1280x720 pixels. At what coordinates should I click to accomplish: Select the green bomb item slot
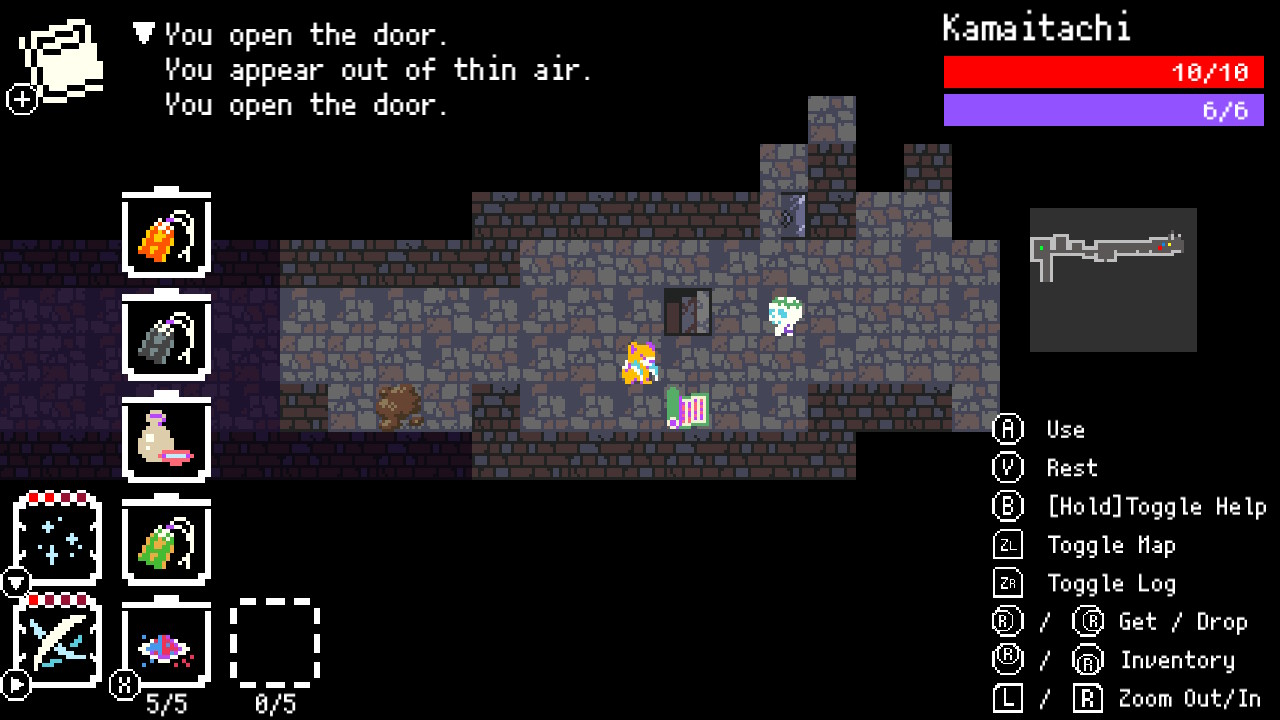(166, 541)
